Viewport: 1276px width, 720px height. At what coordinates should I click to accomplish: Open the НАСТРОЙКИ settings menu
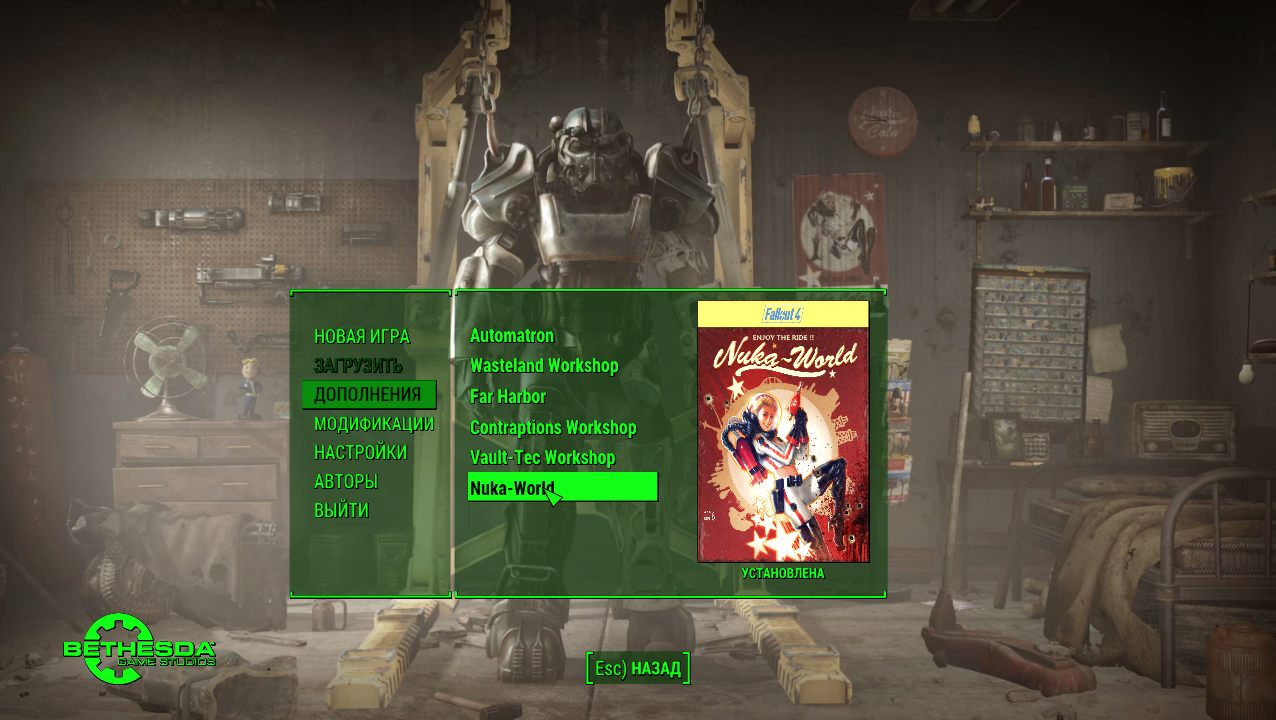coord(360,453)
